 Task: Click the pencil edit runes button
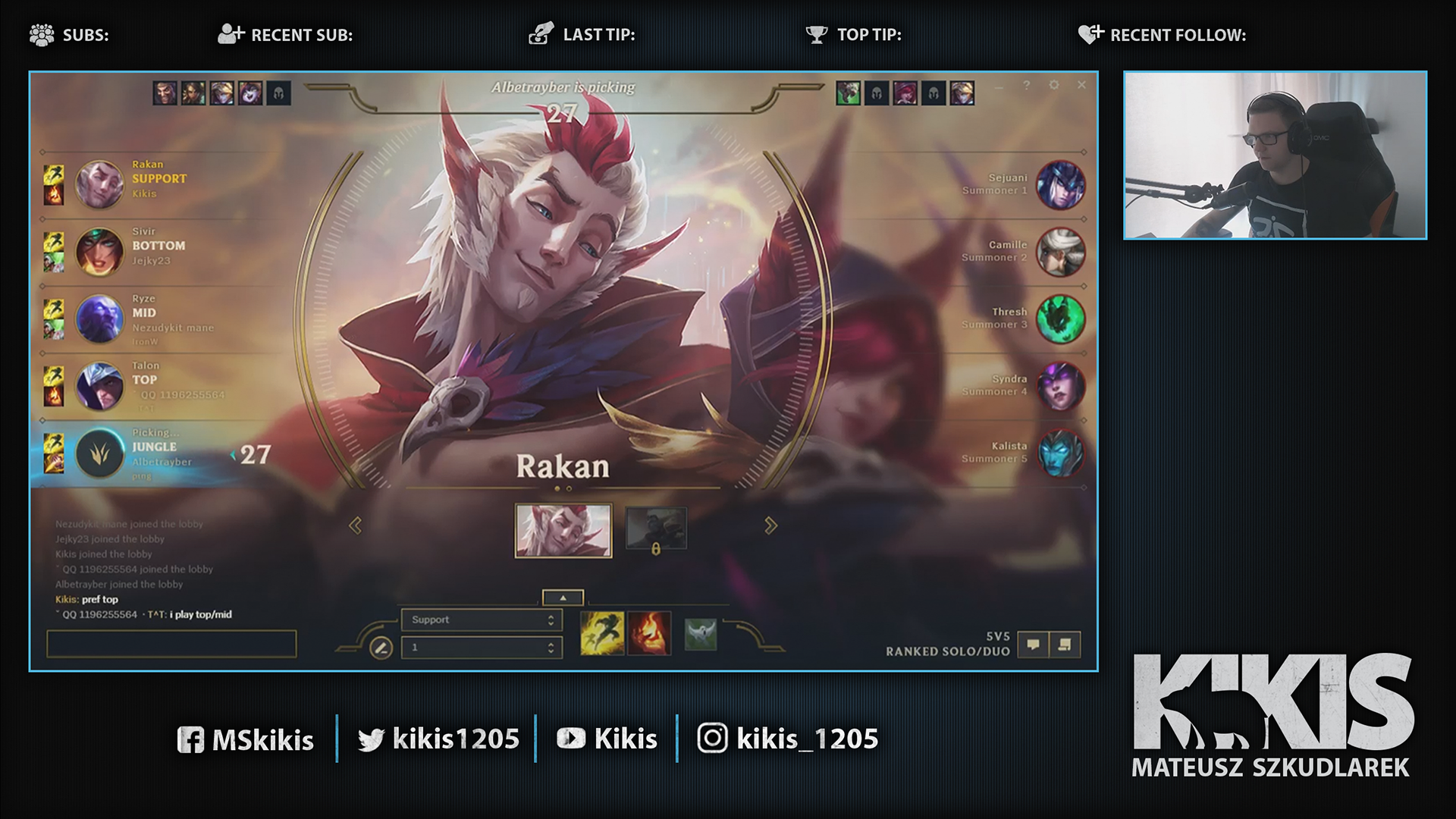coord(381,648)
